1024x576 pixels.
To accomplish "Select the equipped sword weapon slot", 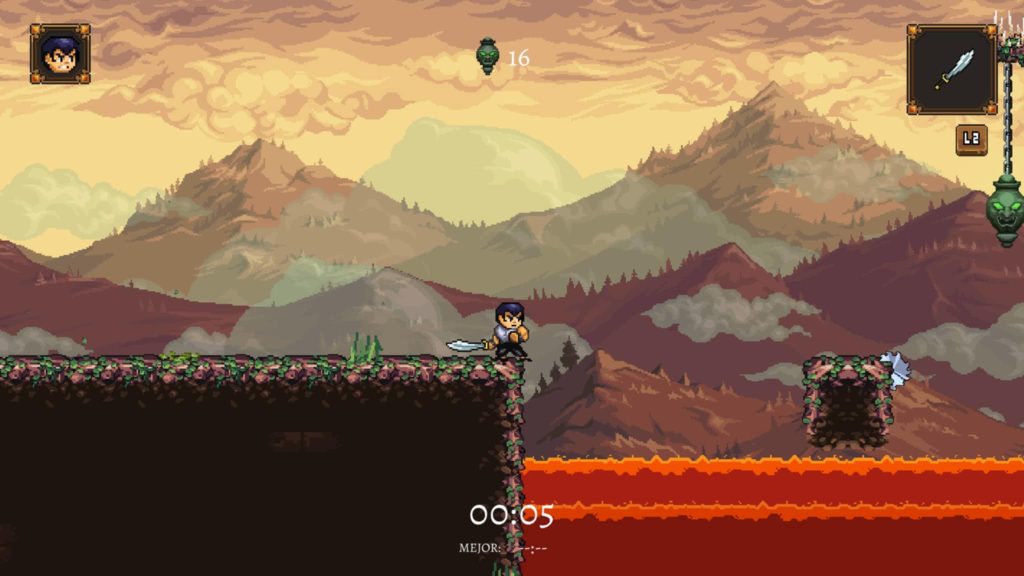I will click(951, 69).
